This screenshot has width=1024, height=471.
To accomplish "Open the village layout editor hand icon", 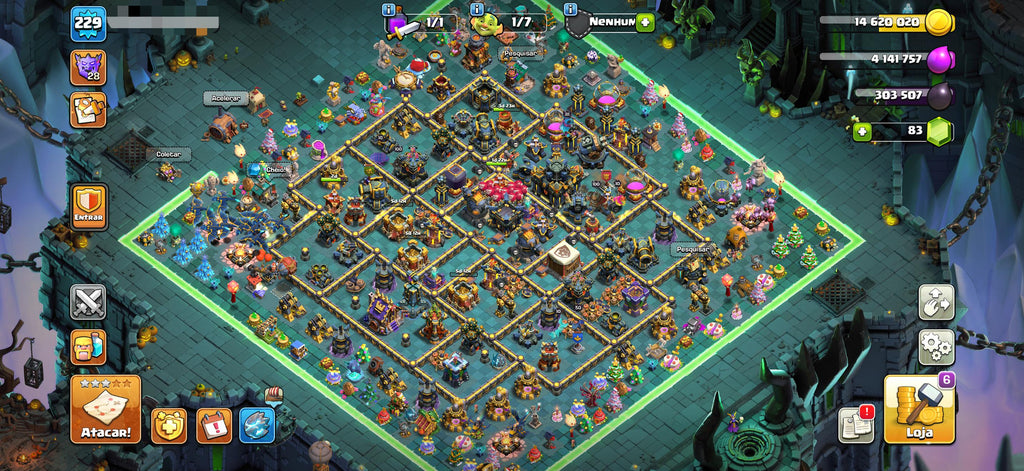I will coord(937,302).
